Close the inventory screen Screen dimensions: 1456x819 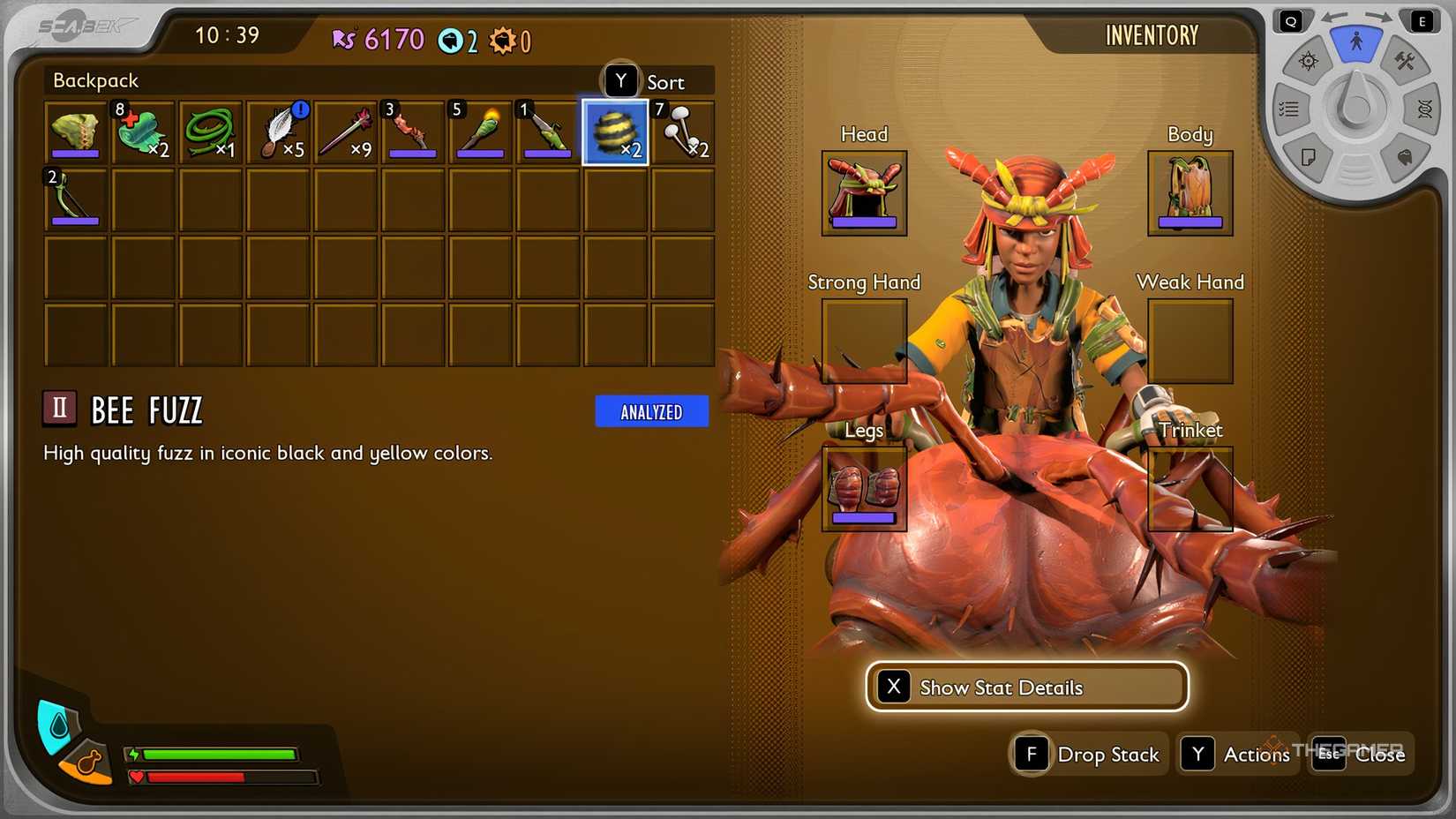point(1362,755)
